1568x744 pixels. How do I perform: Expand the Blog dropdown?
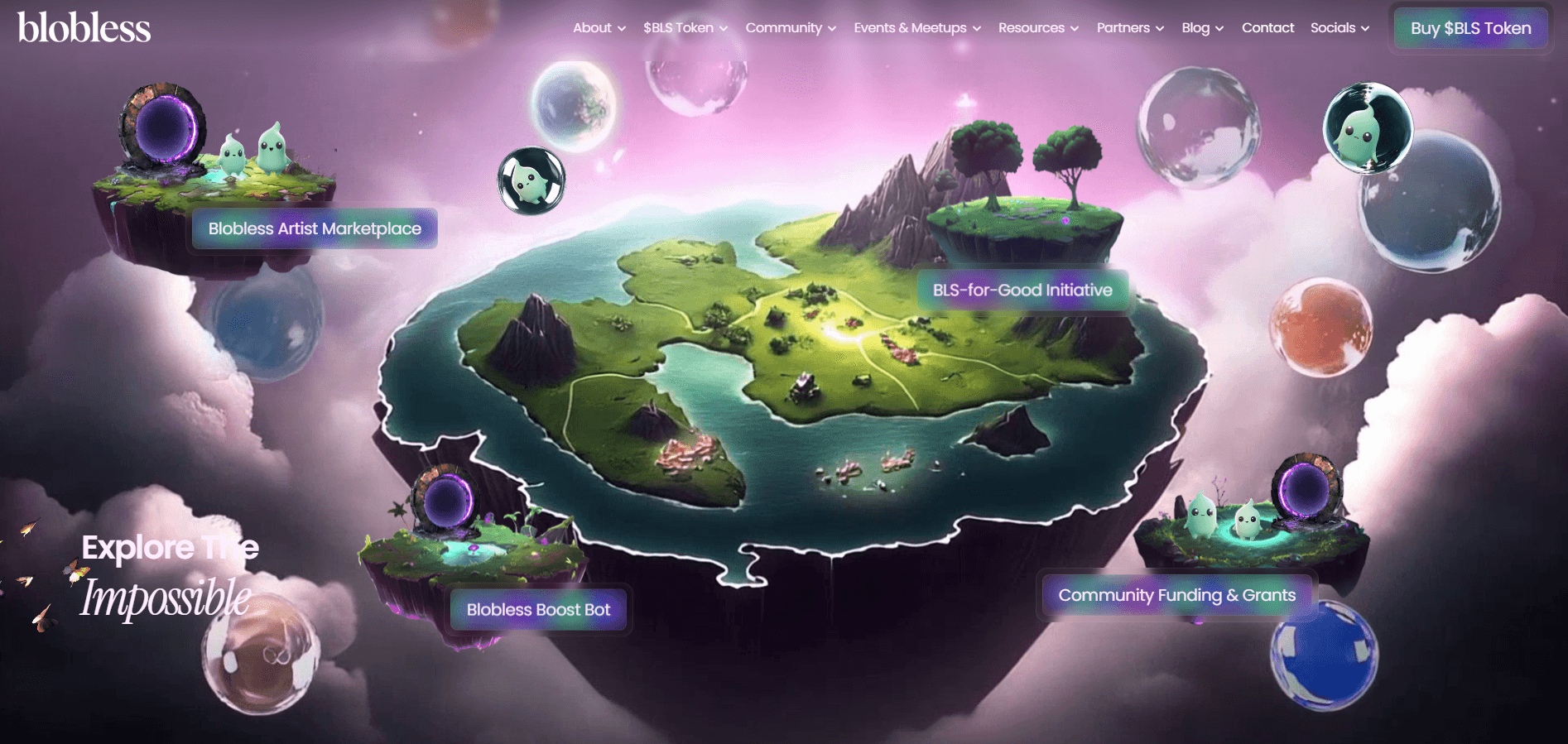pyautogui.click(x=1201, y=28)
